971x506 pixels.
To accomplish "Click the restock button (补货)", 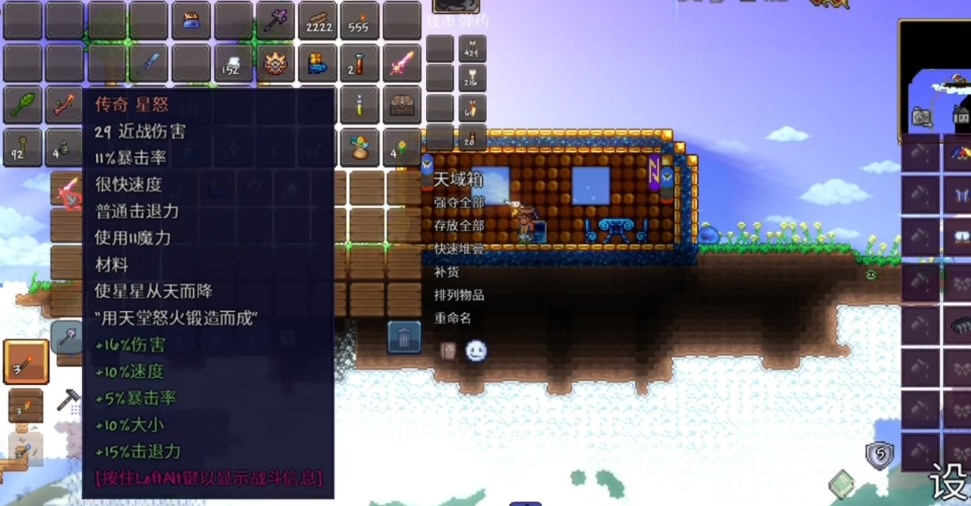I will point(446,271).
